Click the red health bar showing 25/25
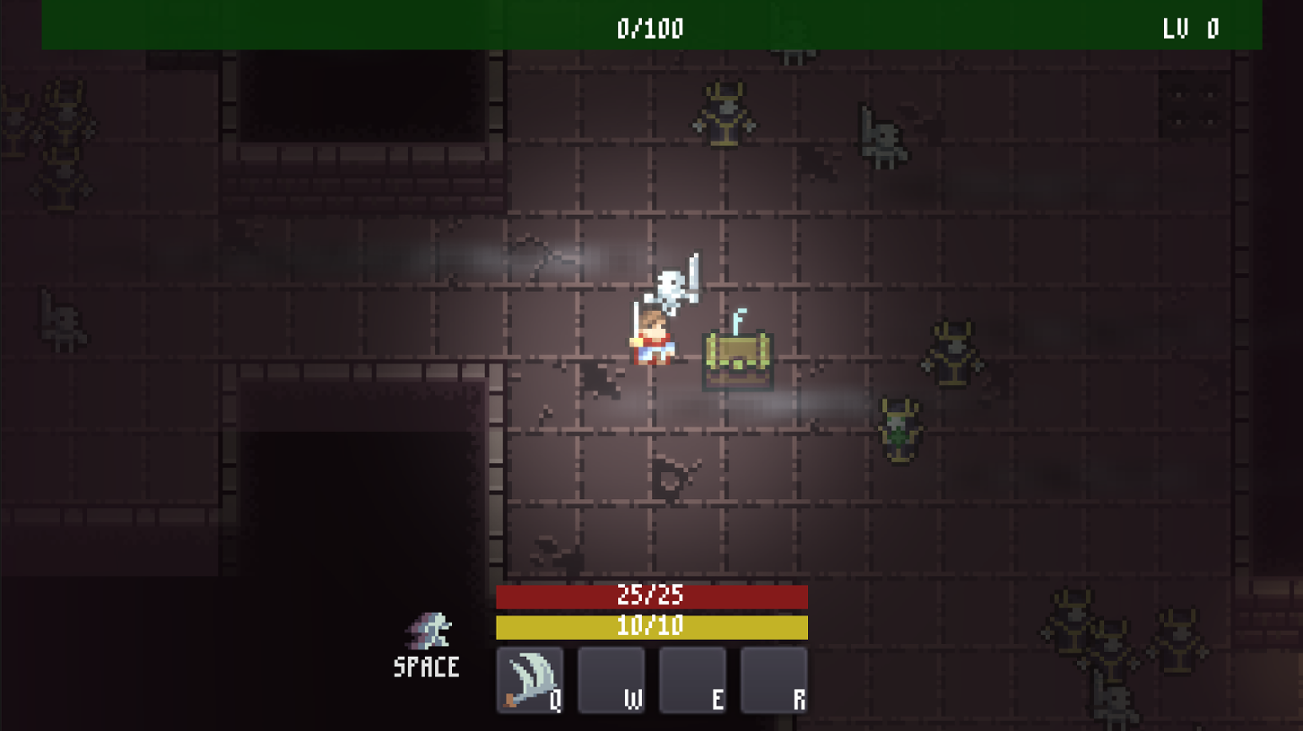The image size is (1303, 731). [651, 596]
